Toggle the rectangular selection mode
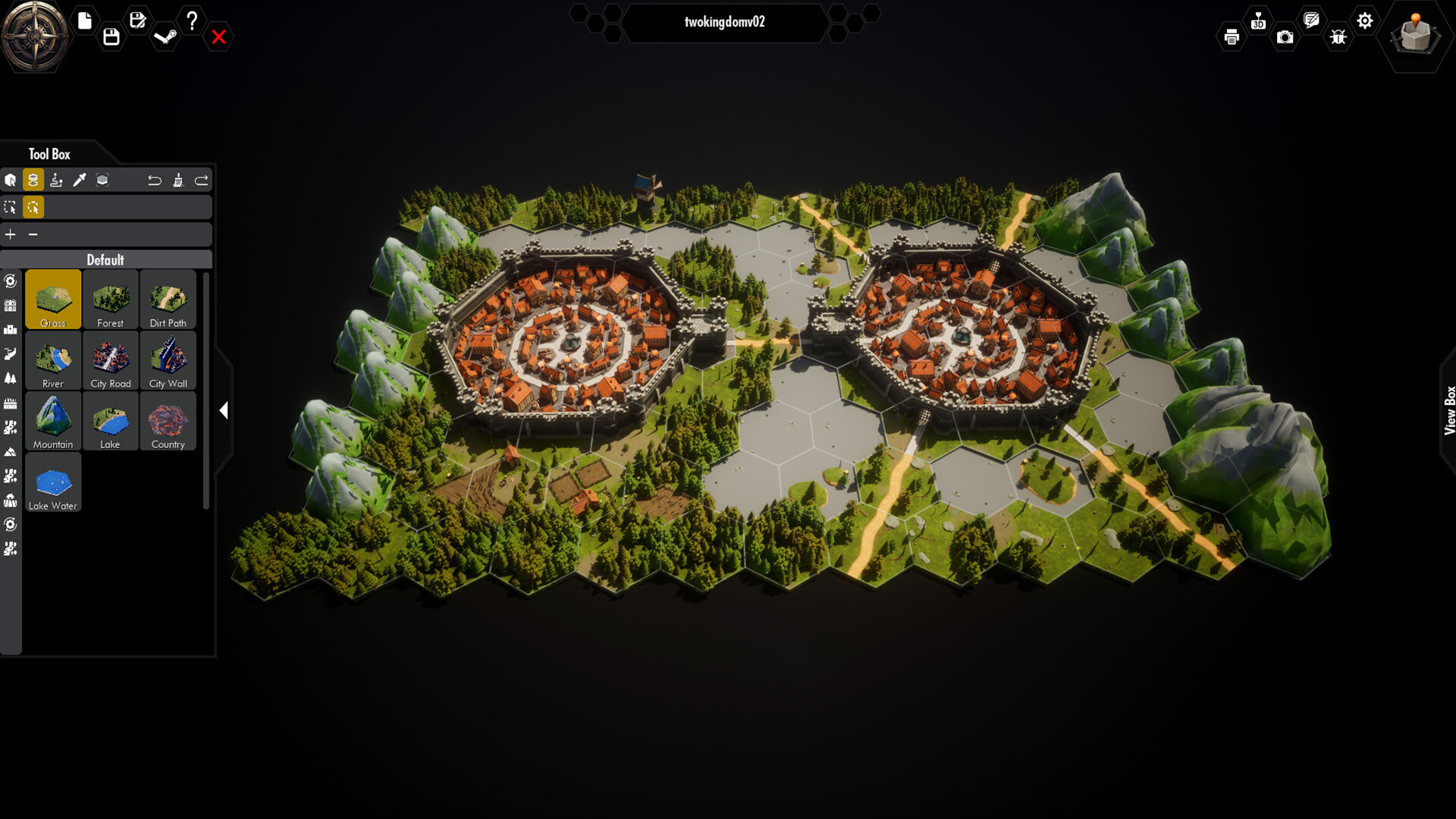The image size is (1456, 819). coord(11,206)
